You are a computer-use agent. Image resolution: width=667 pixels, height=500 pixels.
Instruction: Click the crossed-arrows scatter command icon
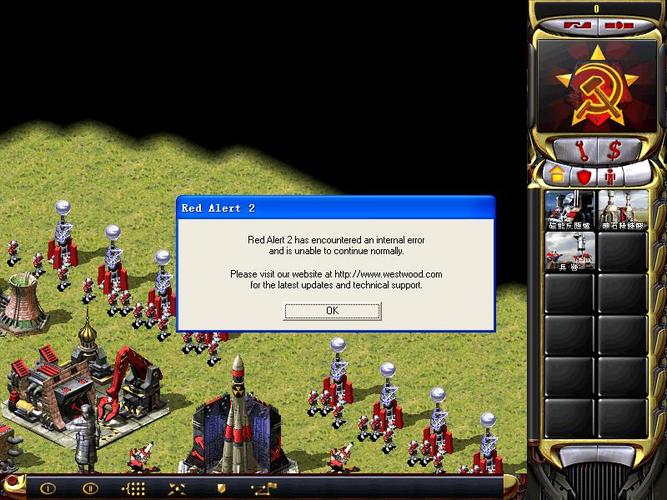(x=177, y=489)
